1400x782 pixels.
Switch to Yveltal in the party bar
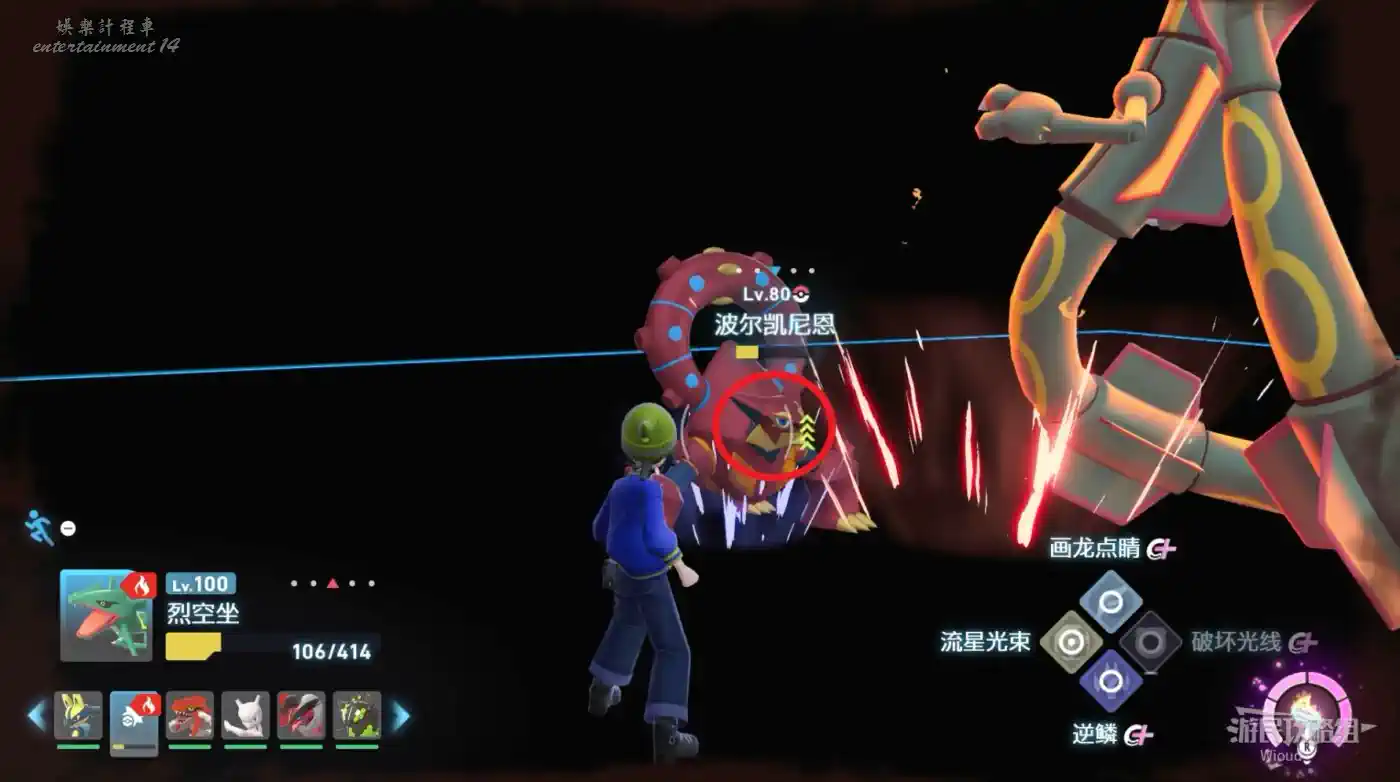click(301, 715)
